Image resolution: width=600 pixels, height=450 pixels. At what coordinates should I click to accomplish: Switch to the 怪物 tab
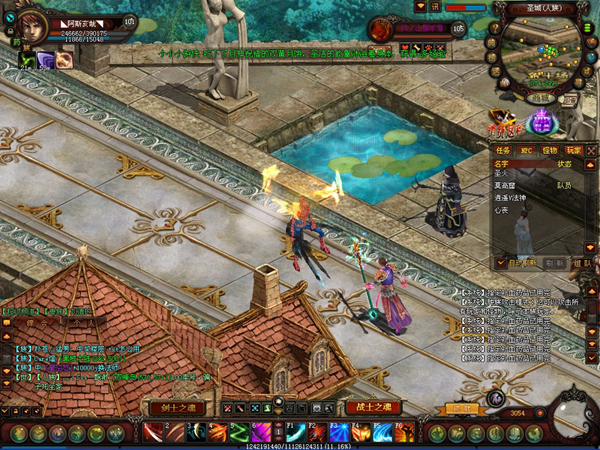(x=550, y=150)
